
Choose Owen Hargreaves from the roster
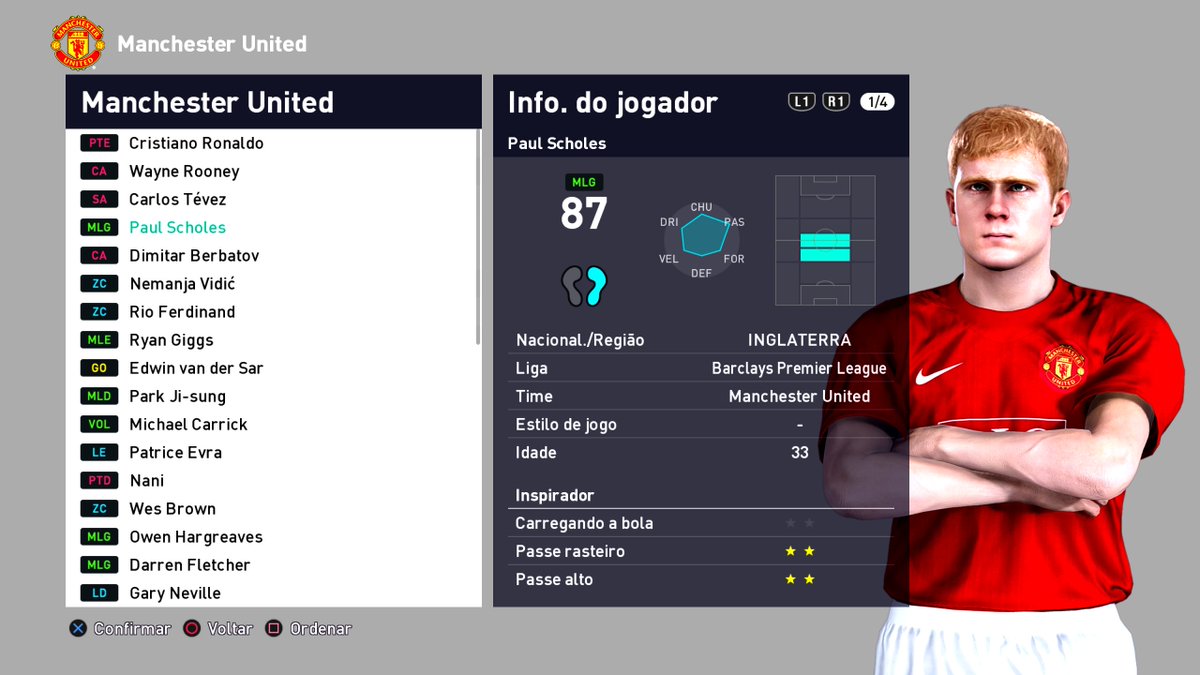coord(196,537)
